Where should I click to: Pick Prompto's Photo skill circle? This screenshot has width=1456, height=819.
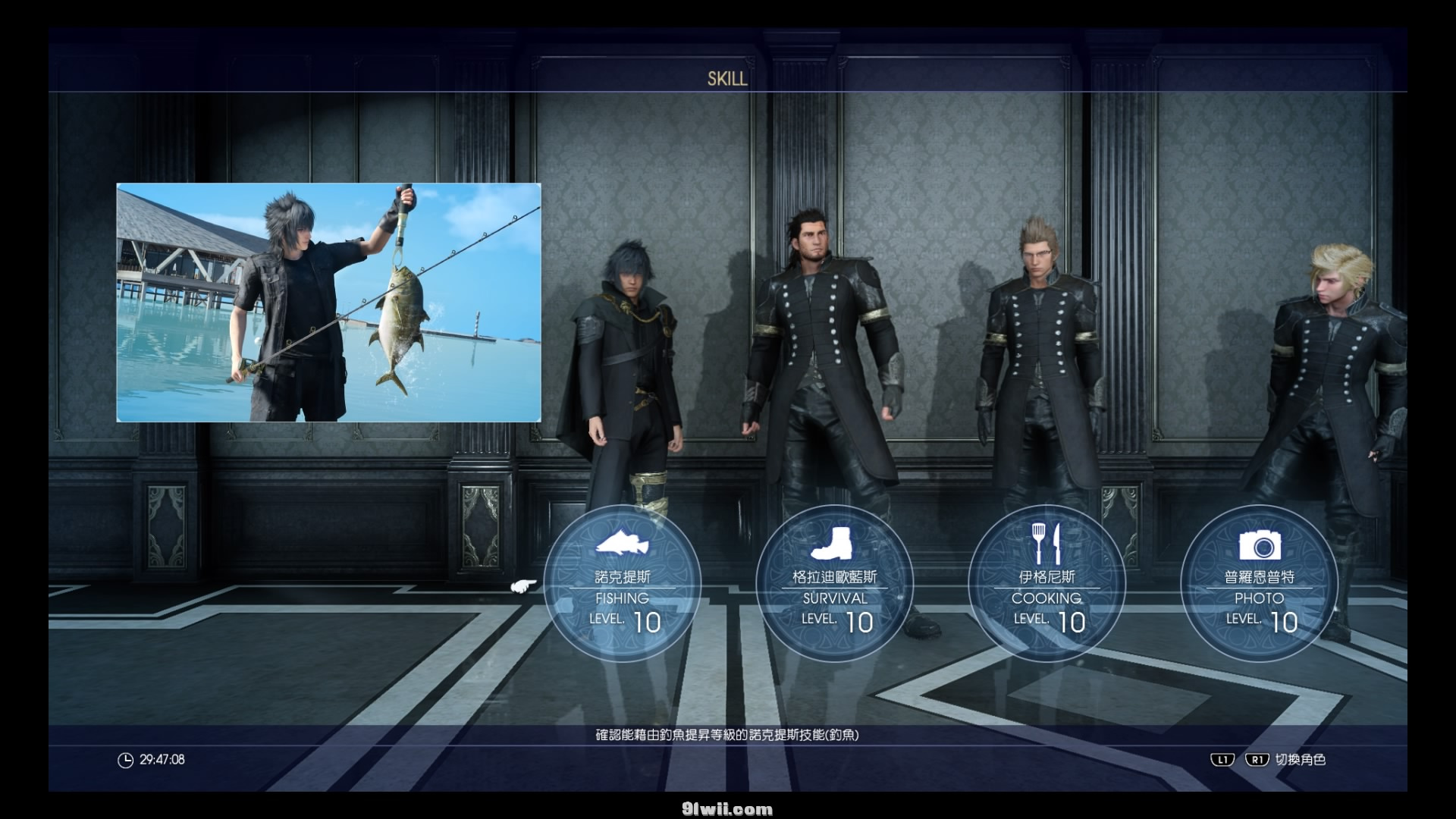coord(1259,584)
